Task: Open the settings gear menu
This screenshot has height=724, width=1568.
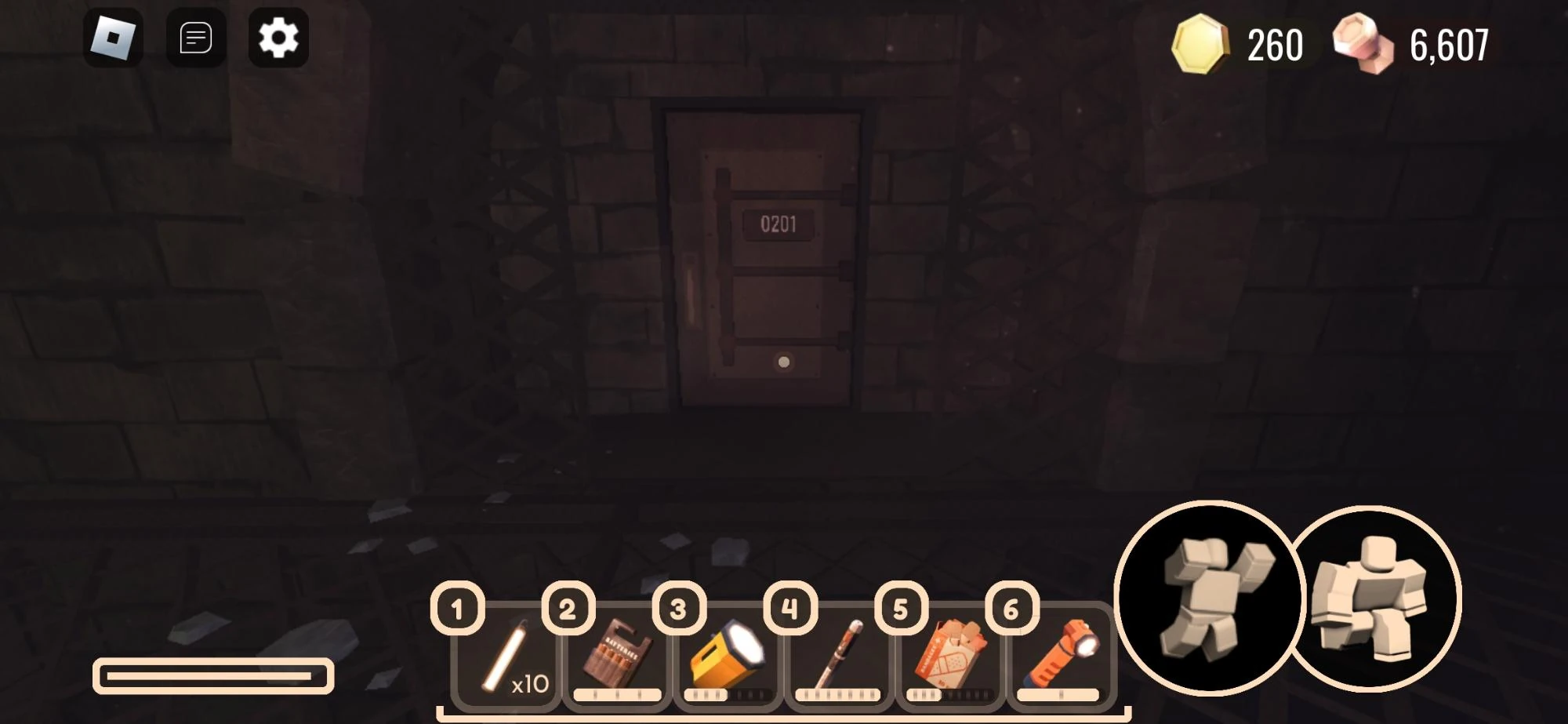Action: pos(278,37)
